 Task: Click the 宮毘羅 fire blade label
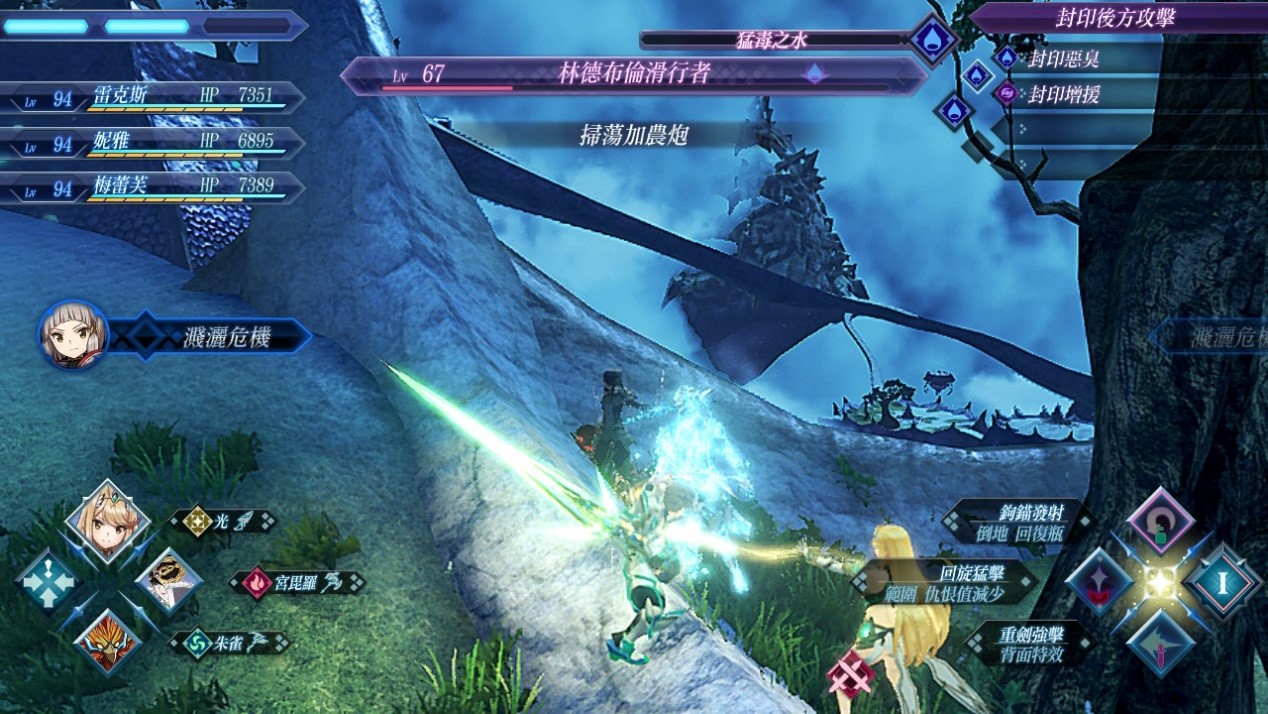click(297, 582)
